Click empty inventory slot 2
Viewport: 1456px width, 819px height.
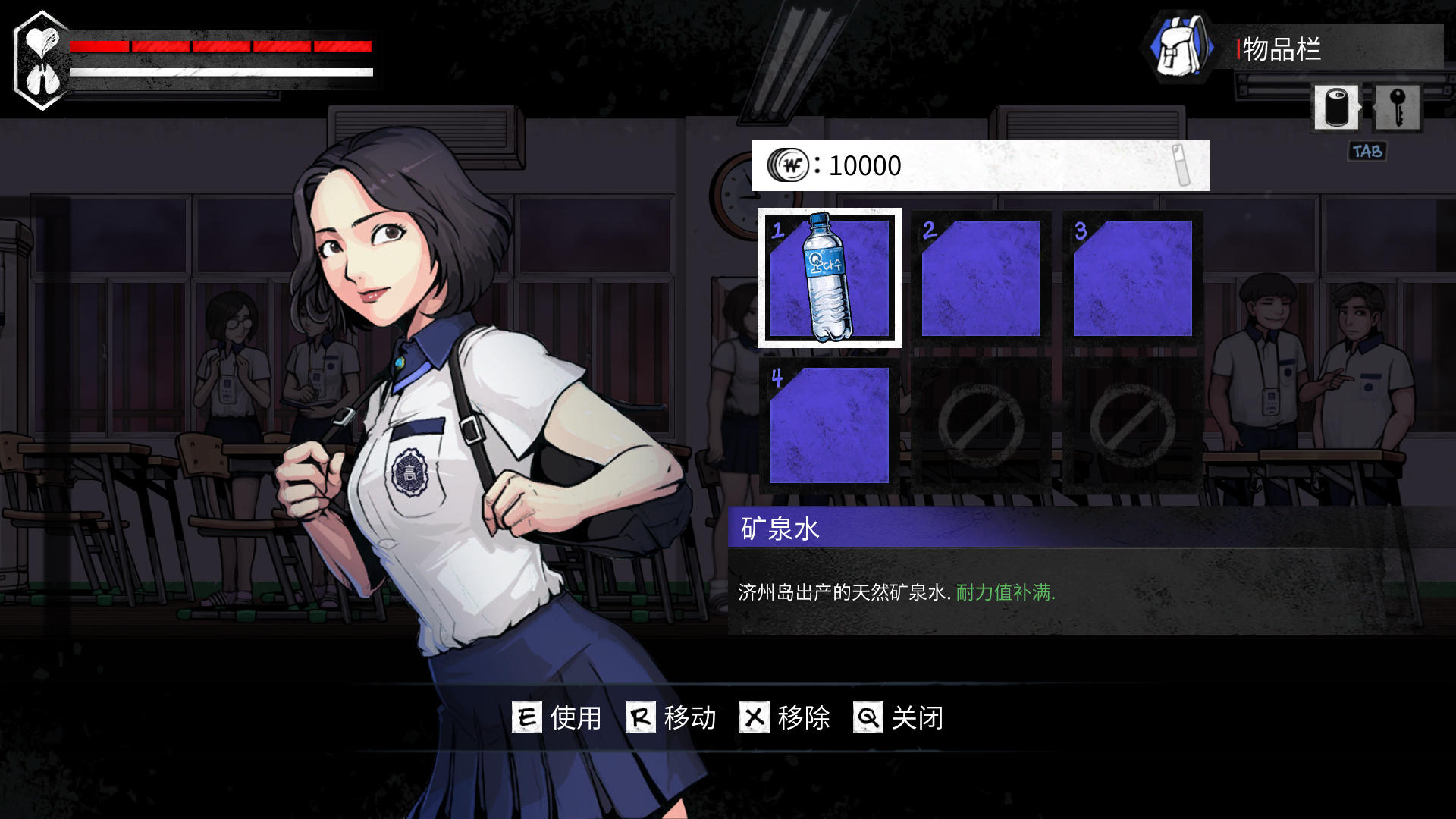(x=981, y=277)
